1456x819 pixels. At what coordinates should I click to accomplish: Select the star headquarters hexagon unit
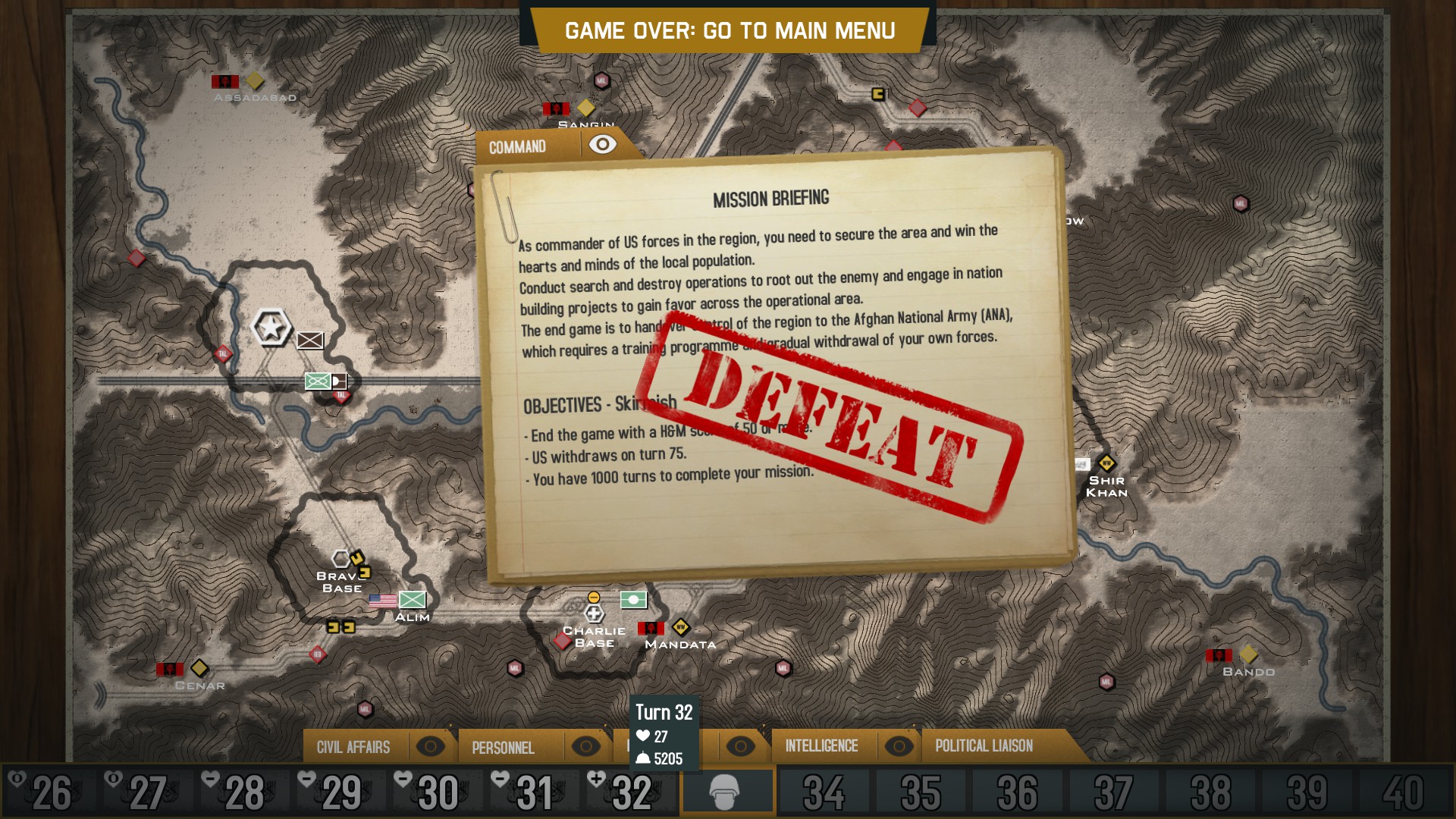tap(271, 328)
